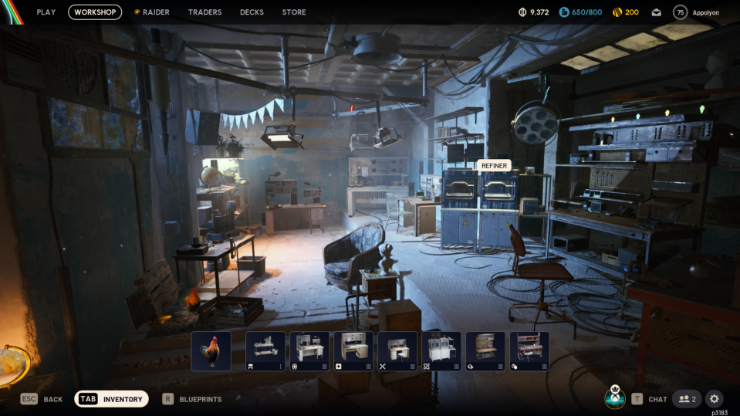Select the rooster Scrappy station slot
This screenshot has height=416, width=740.
[211, 351]
